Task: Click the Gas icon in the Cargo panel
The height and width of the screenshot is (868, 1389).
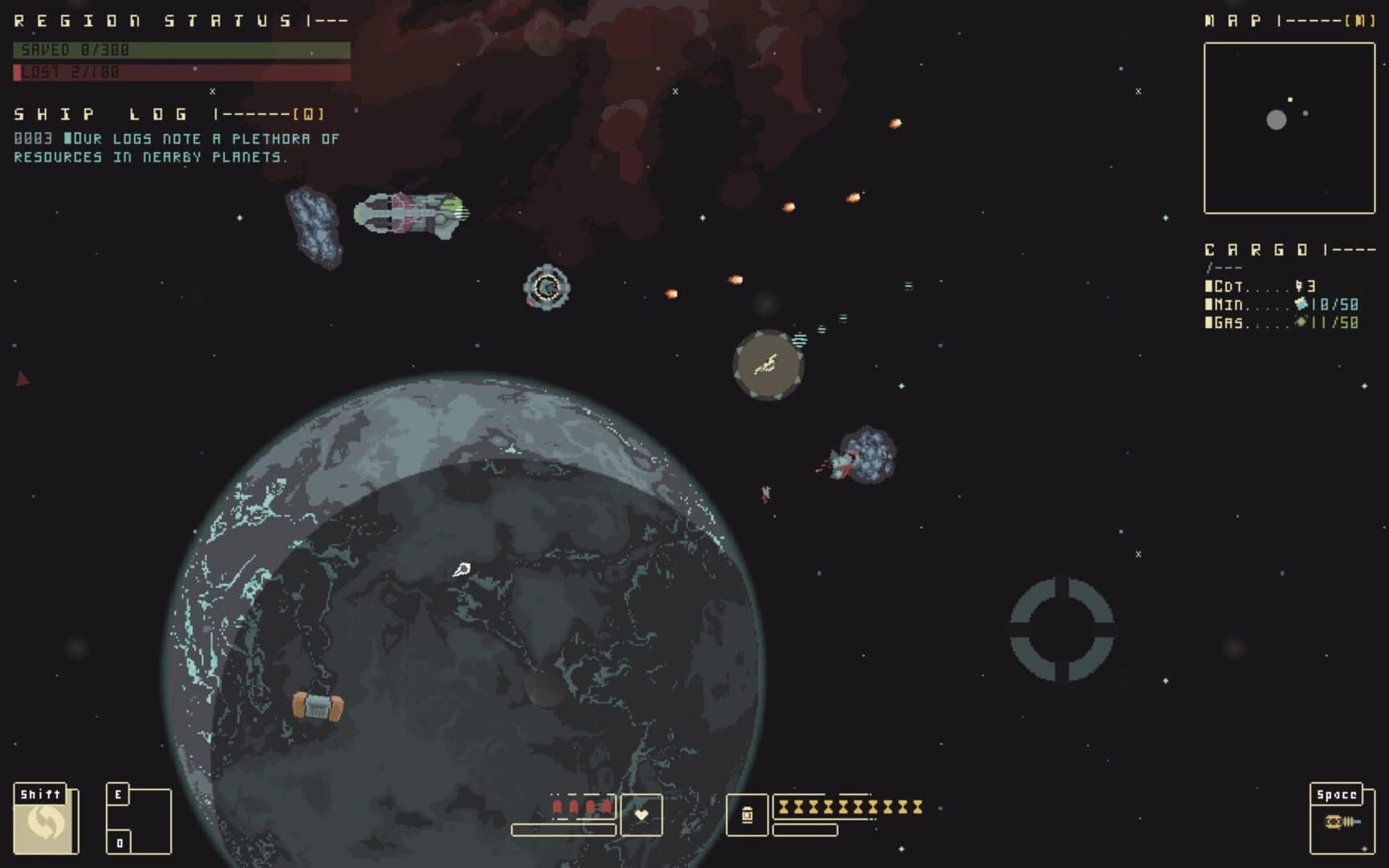Action: pyautogui.click(x=1302, y=324)
